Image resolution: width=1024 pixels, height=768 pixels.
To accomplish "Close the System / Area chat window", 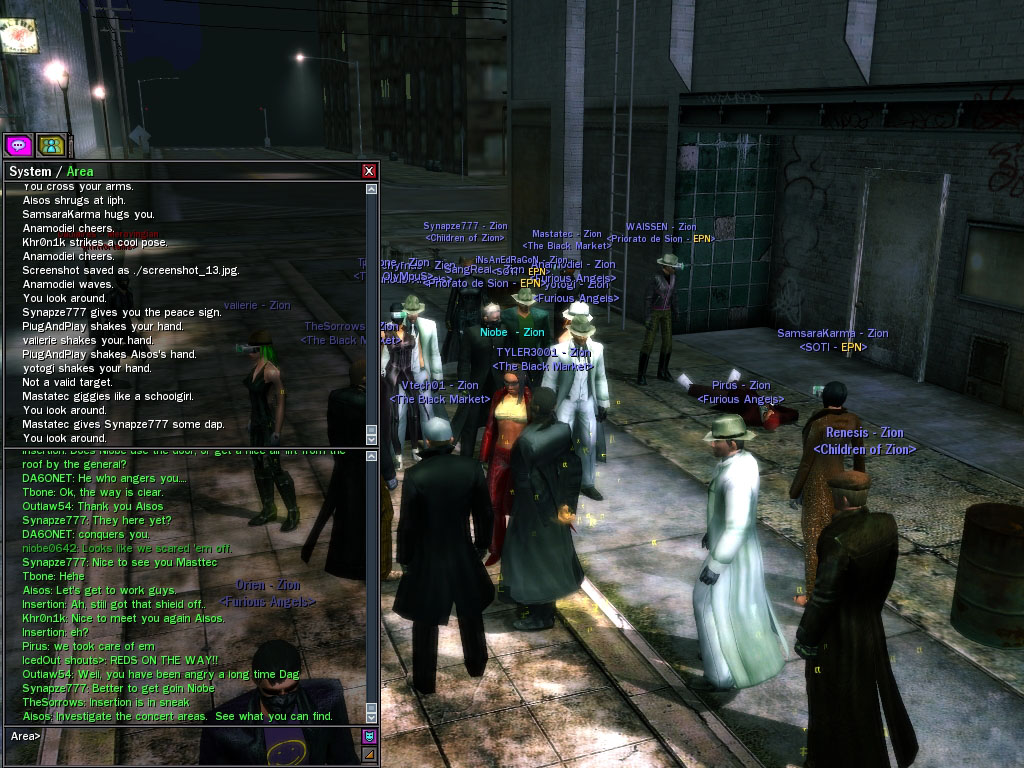I will (369, 171).
